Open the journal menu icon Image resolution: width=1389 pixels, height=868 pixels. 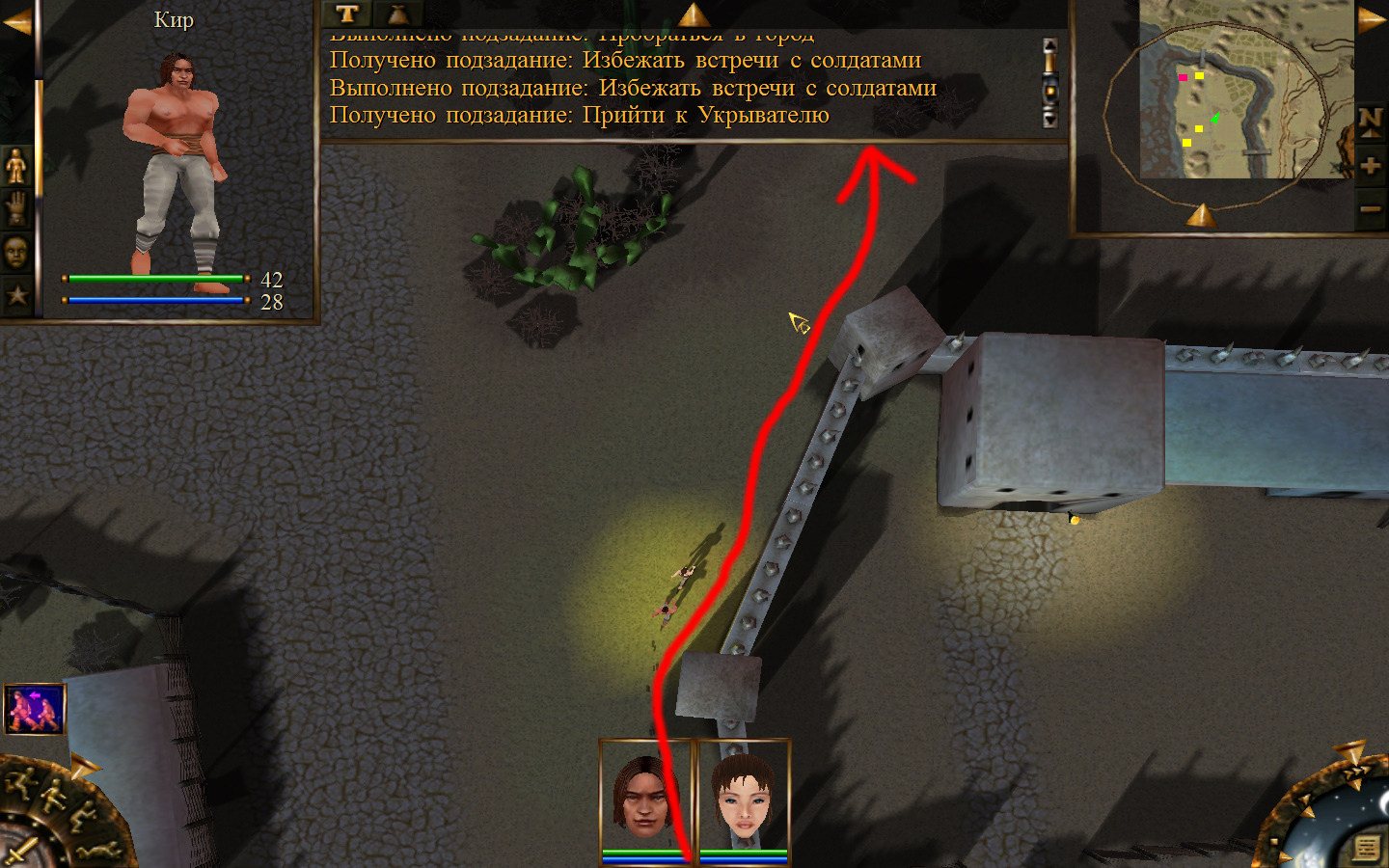1366,847
